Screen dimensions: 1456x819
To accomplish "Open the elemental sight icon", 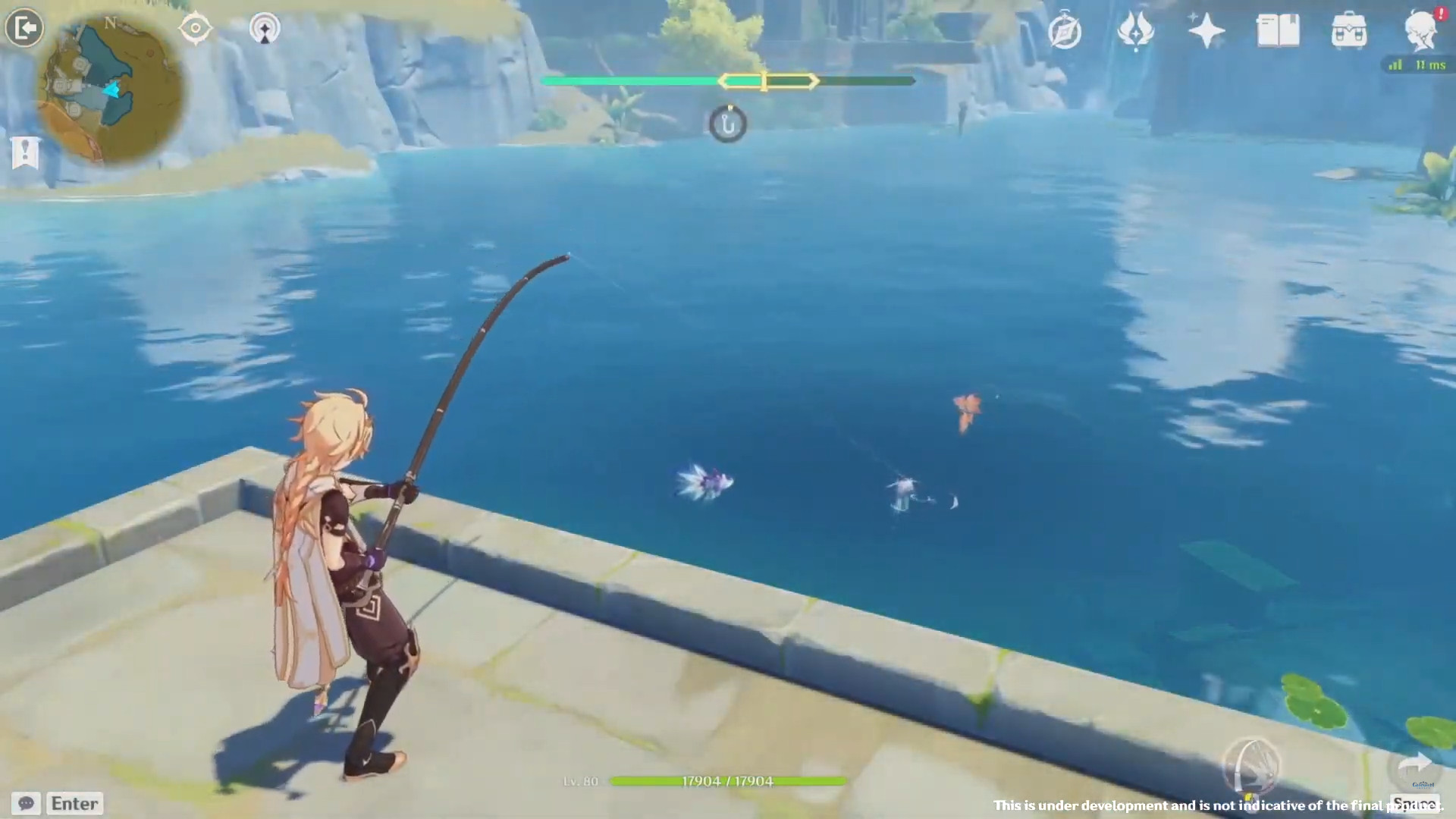I will (x=265, y=29).
